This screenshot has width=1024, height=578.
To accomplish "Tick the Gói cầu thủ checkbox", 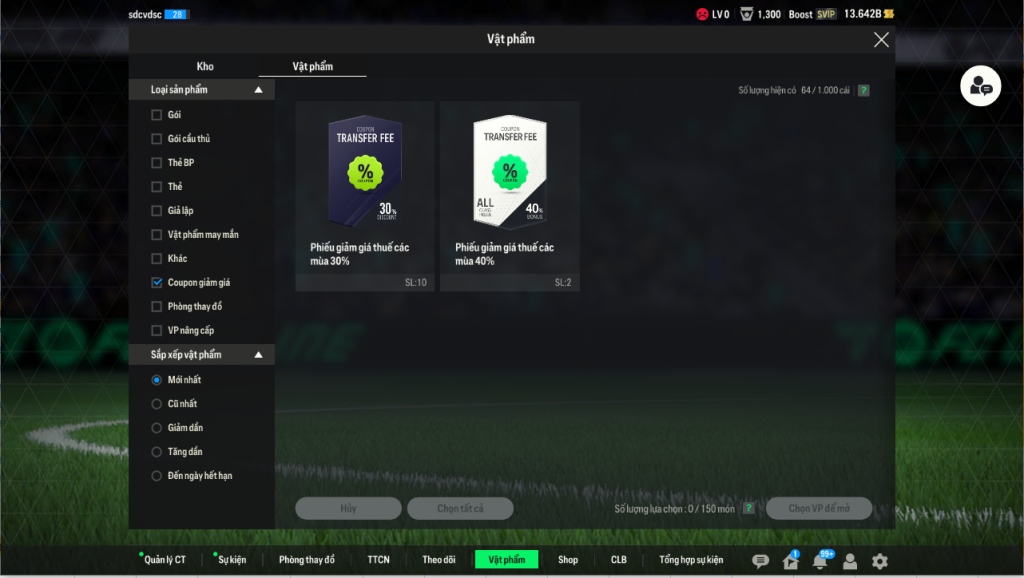I will coord(156,139).
